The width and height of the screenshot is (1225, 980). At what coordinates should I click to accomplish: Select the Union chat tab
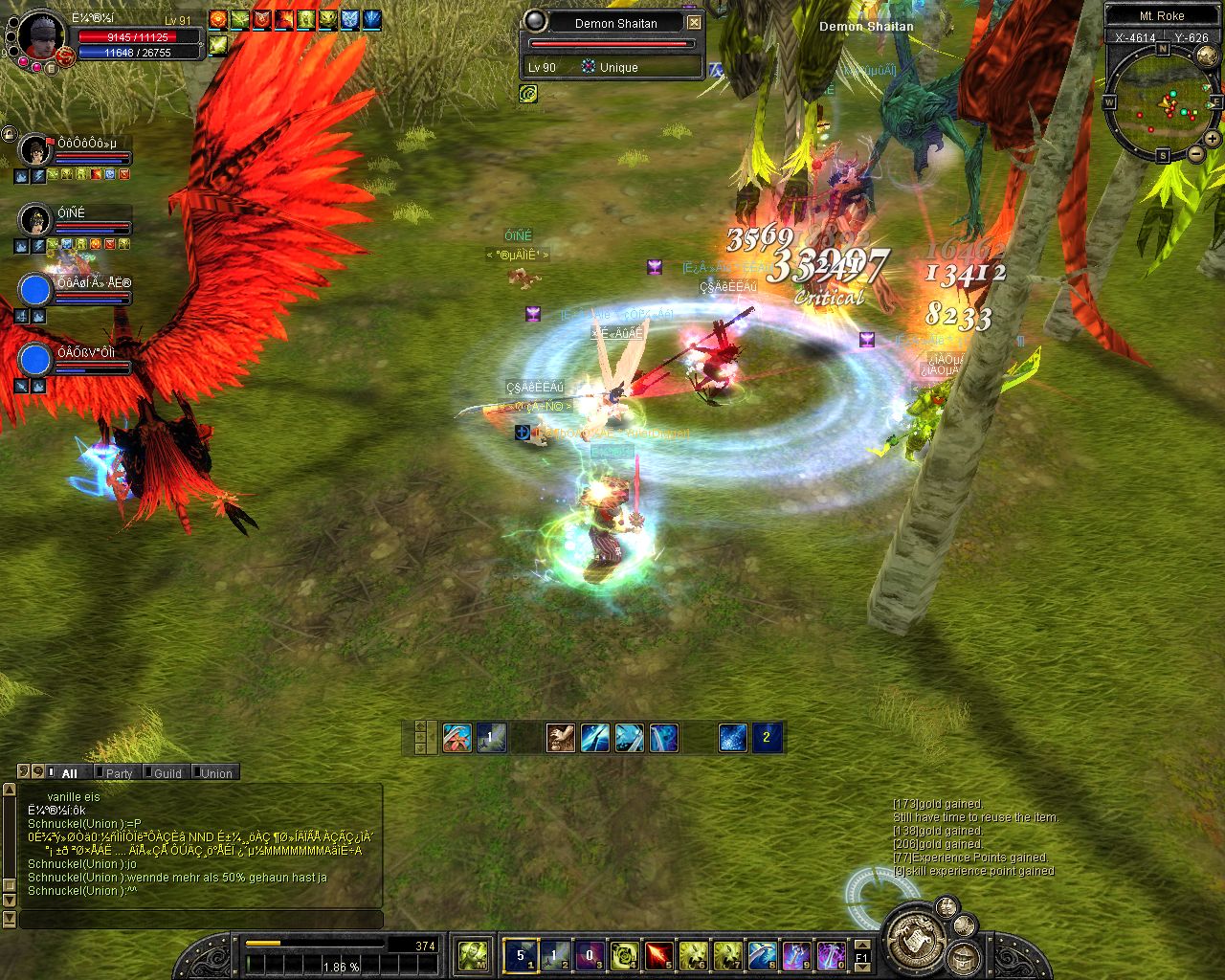(x=216, y=773)
